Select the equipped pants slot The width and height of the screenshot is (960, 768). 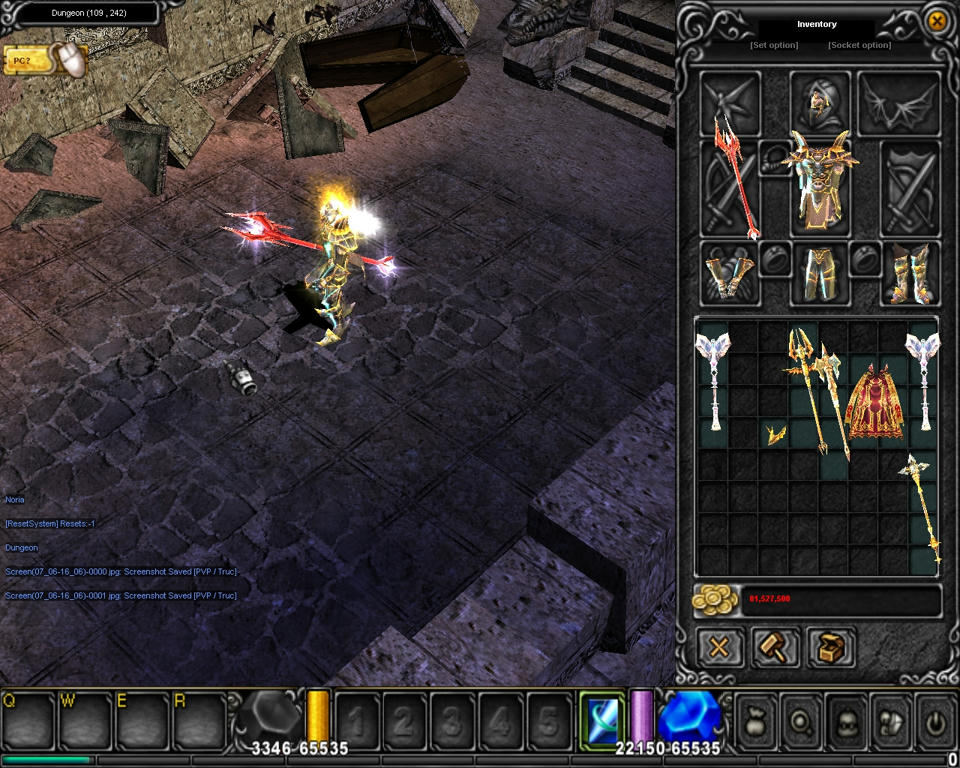click(820, 274)
